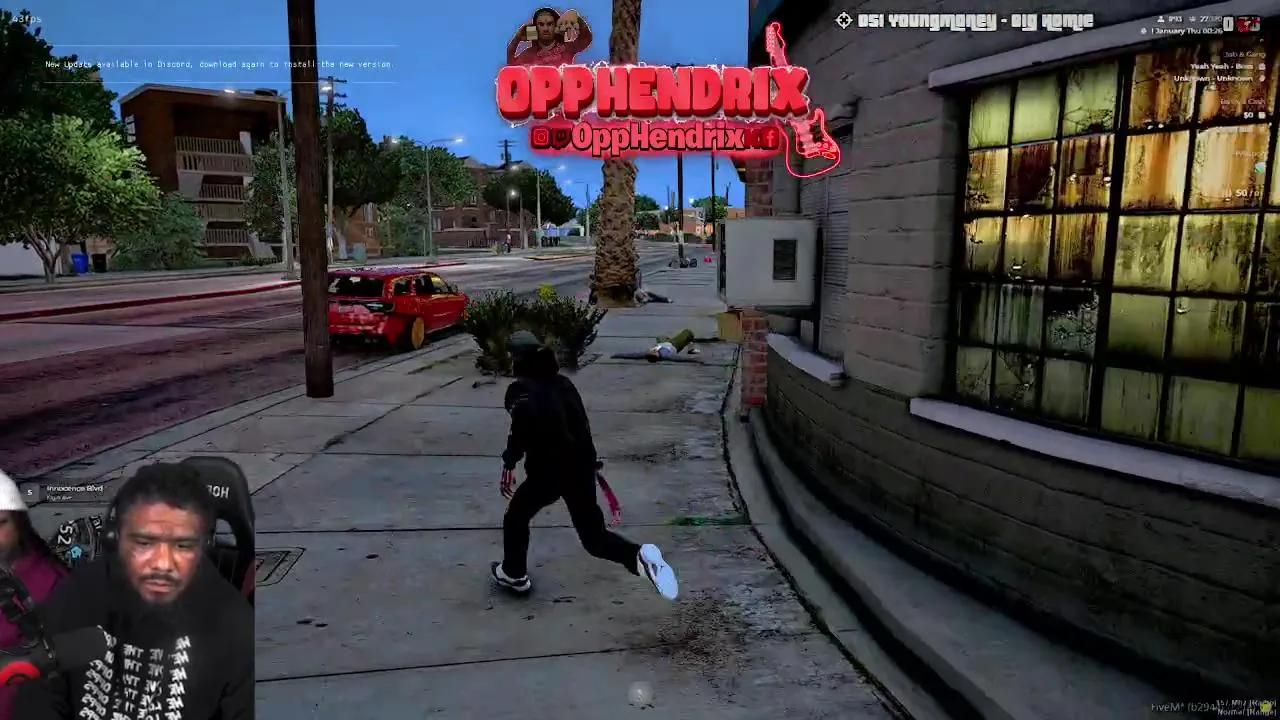Image resolution: width=1280 pixels, height=720 pixels.
Task: Open the Discord update notification link
Action: pyautogui.click(x=220, y=64)
